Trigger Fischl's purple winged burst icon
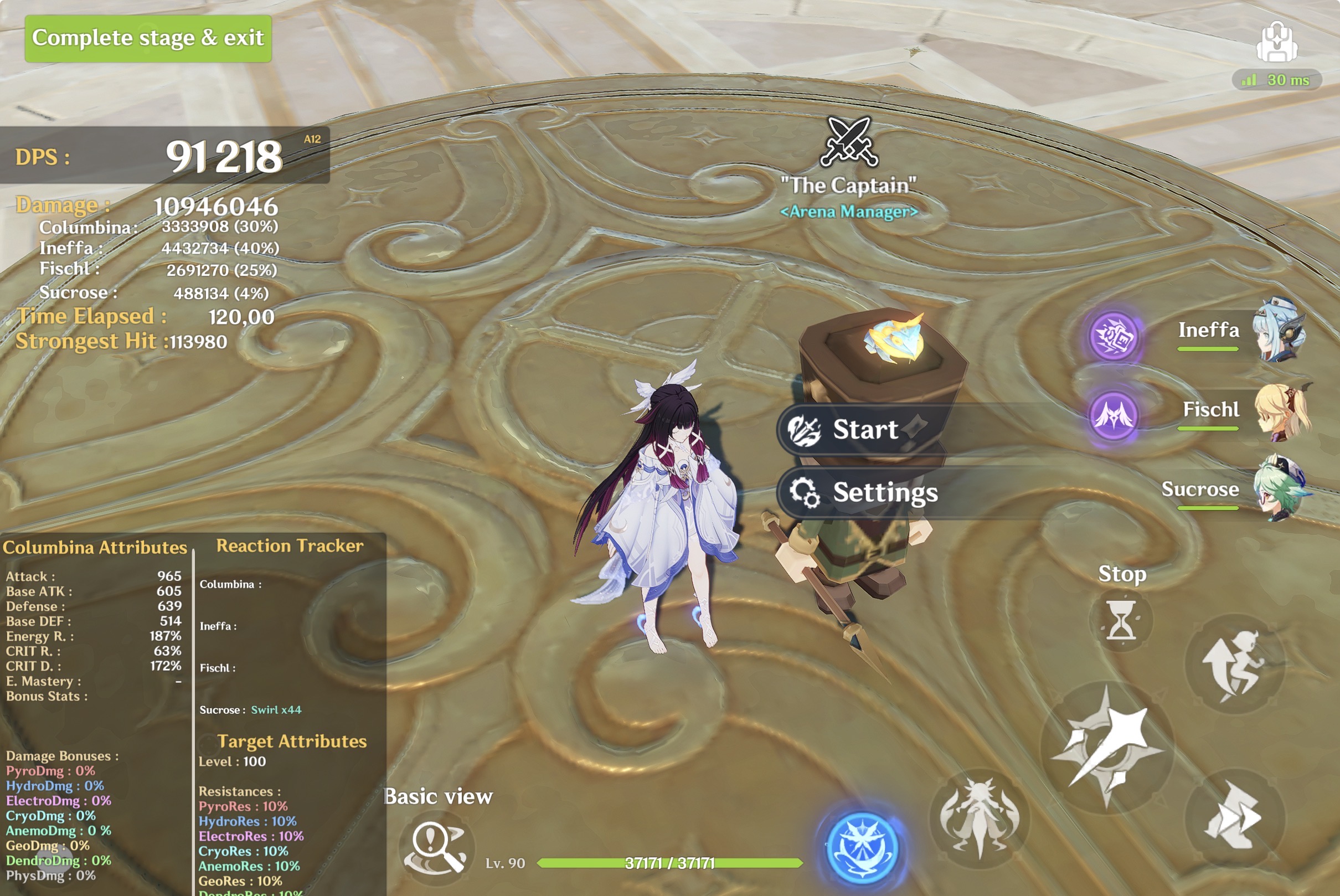This screenshot has width=1340, height=896. [1113, 415]
